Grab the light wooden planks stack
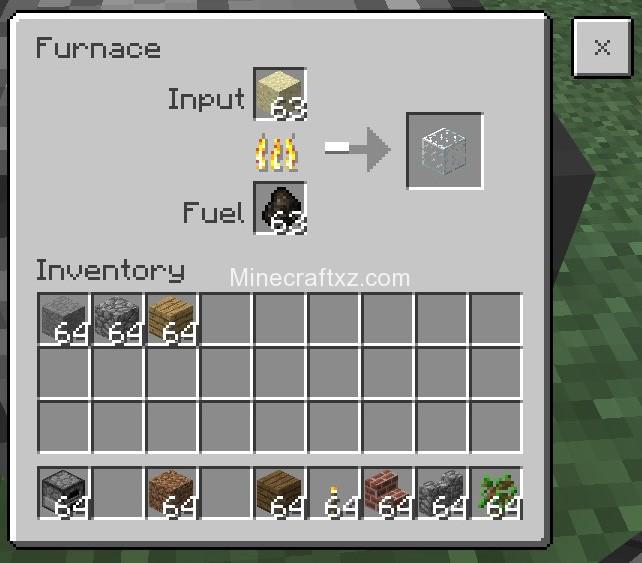The height and width of the screenshot is (563, 642). click(x=173, y=320)
